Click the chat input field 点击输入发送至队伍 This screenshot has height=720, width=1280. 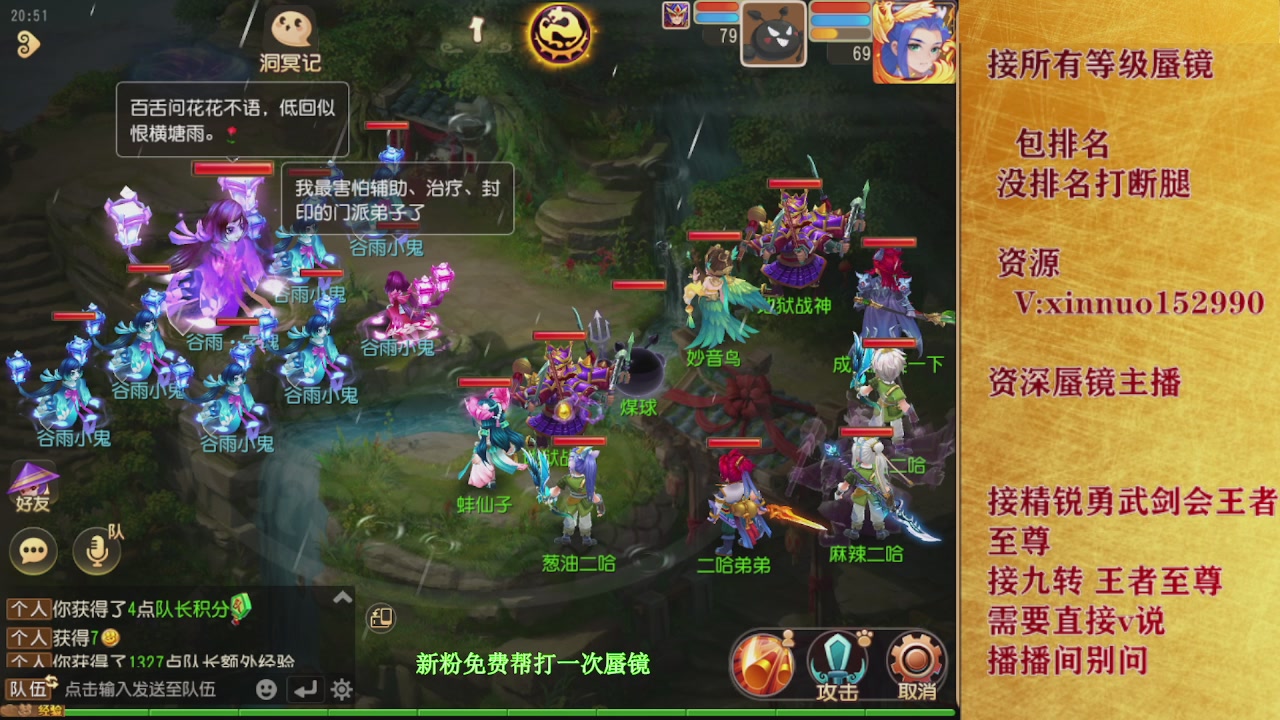140,688
